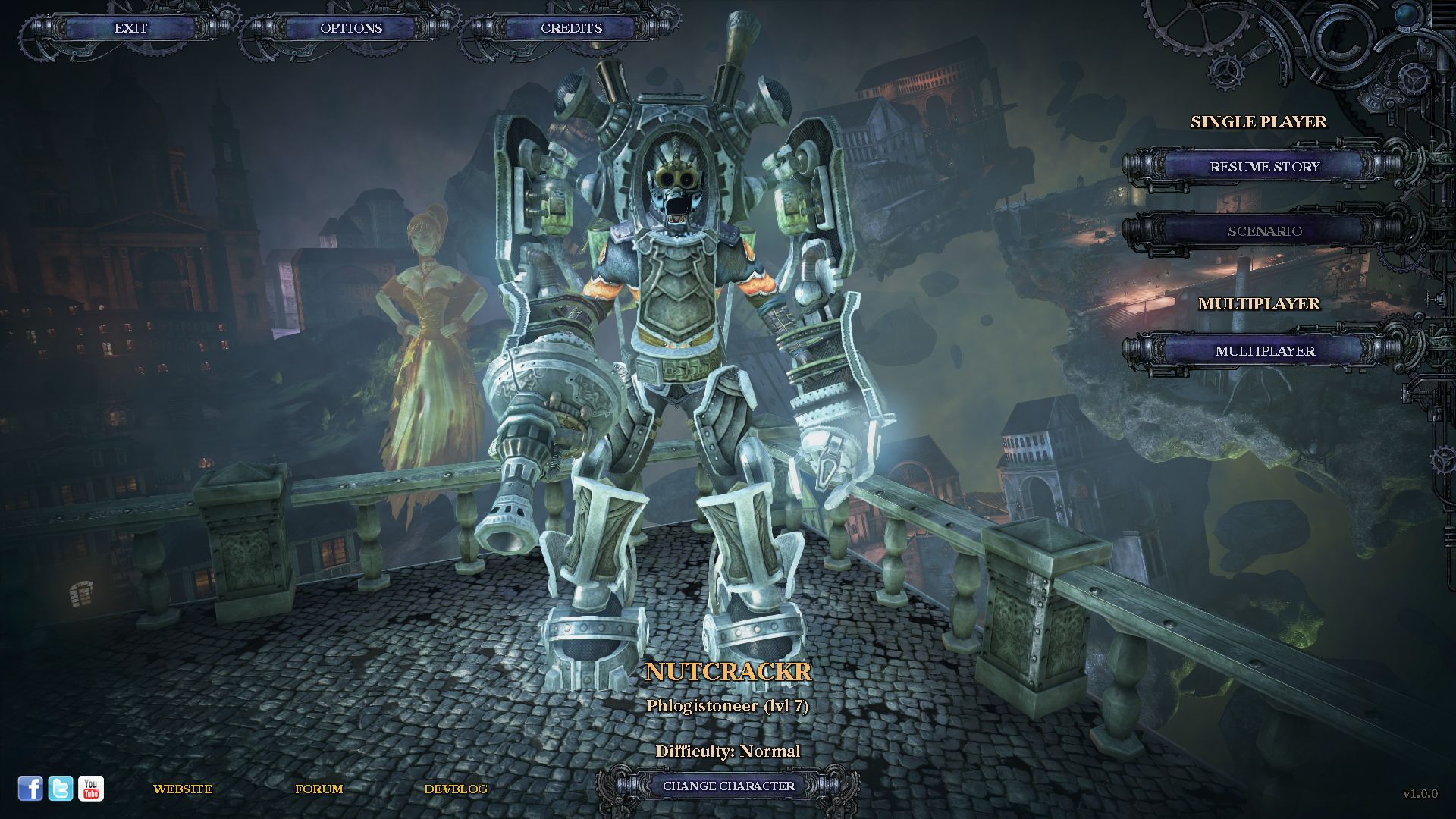The width and height of the screenshot is (1456, 819).
Task: Exit the game
Action: (130, 28)
